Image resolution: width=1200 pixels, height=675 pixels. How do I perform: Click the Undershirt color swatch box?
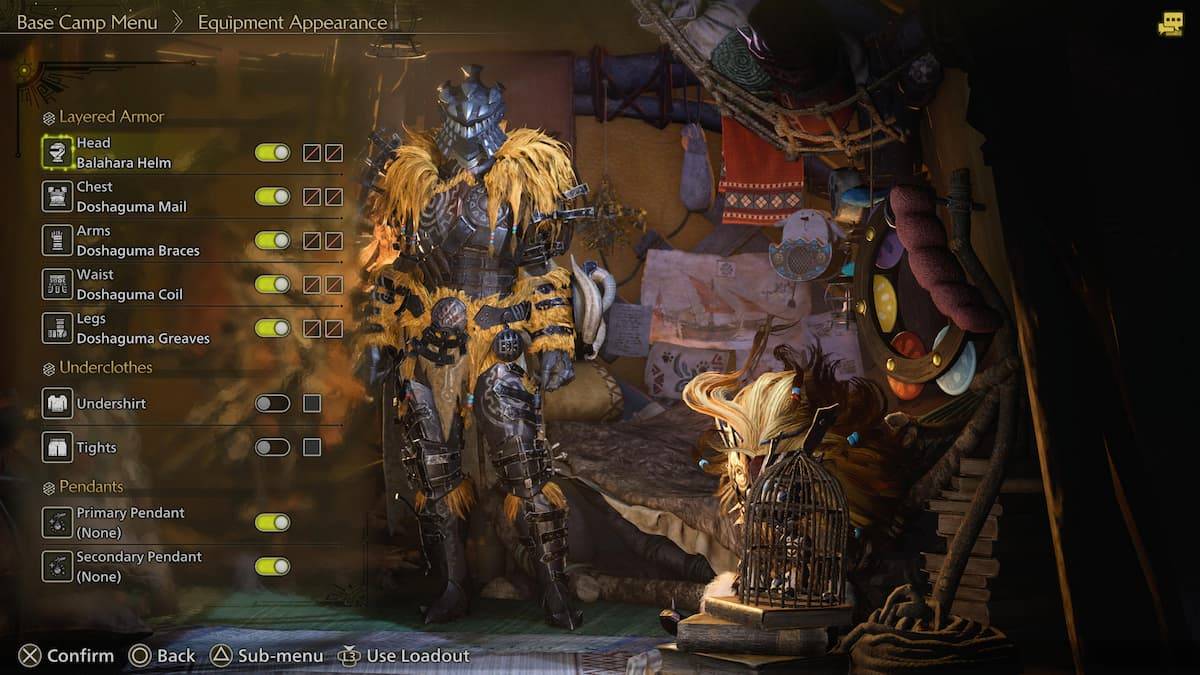[x=312, y=404]
